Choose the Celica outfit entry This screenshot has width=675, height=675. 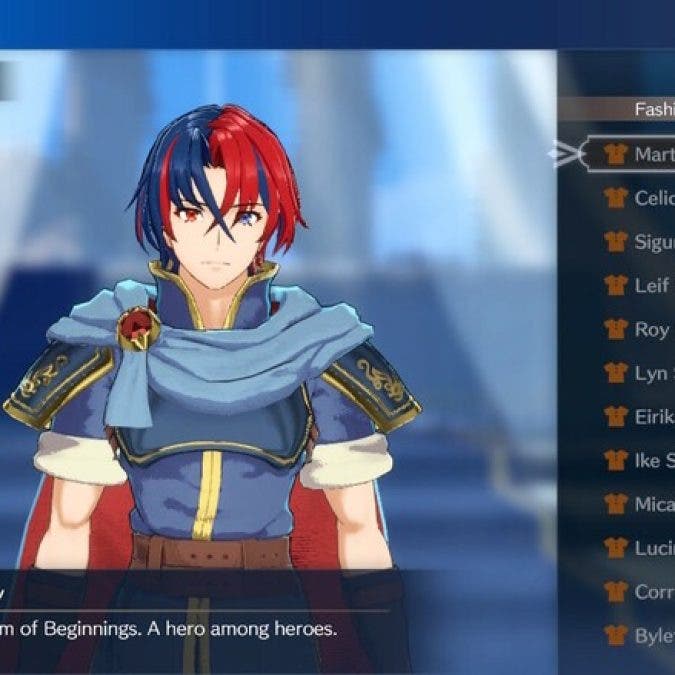640,198
